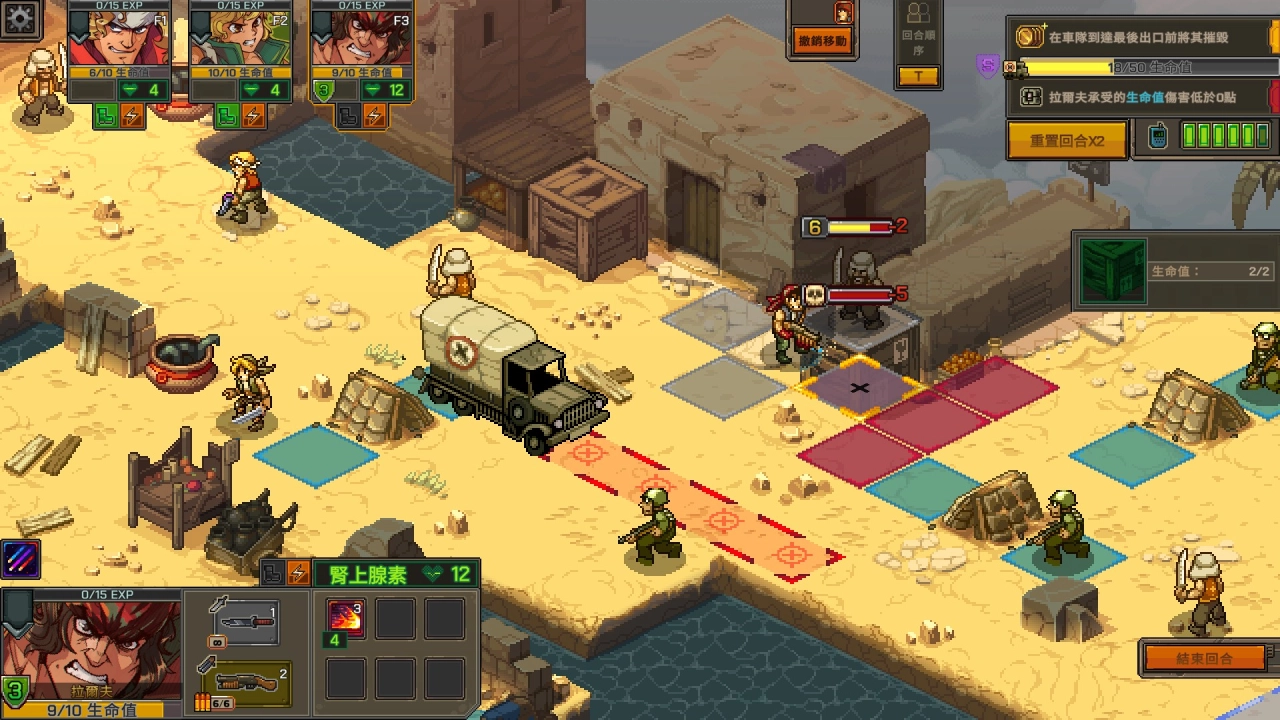End the turn with 結束回合
The height and width of the screenshot is (720, 1280).
coord(1204,658)
